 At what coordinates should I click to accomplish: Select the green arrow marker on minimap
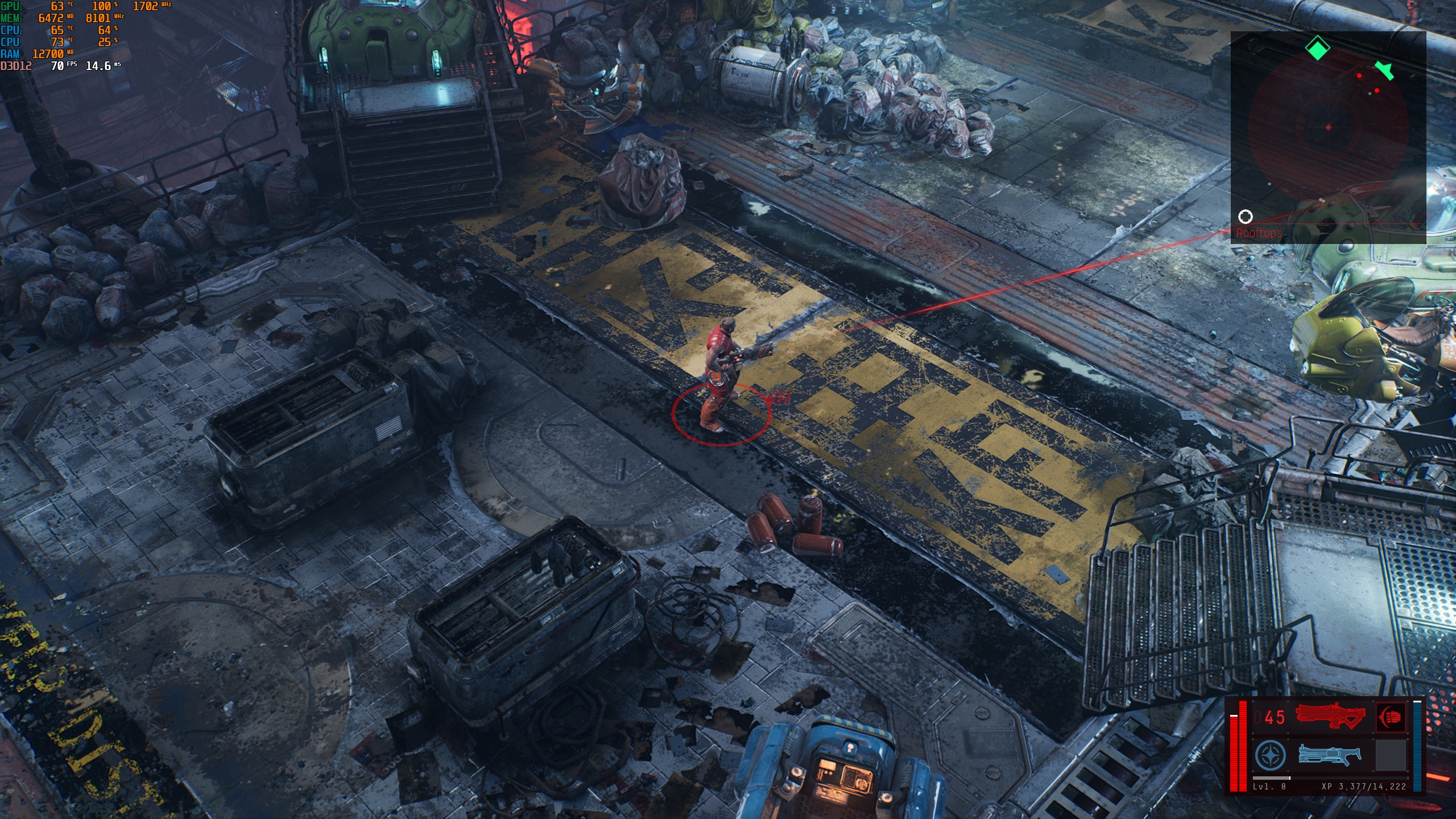tap(1384, 71)
